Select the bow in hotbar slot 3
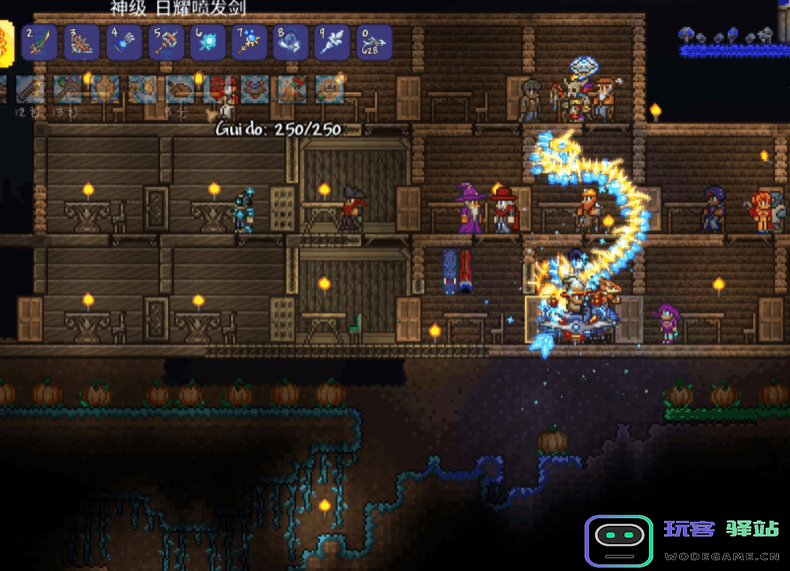790x571 pixels. 81,42
